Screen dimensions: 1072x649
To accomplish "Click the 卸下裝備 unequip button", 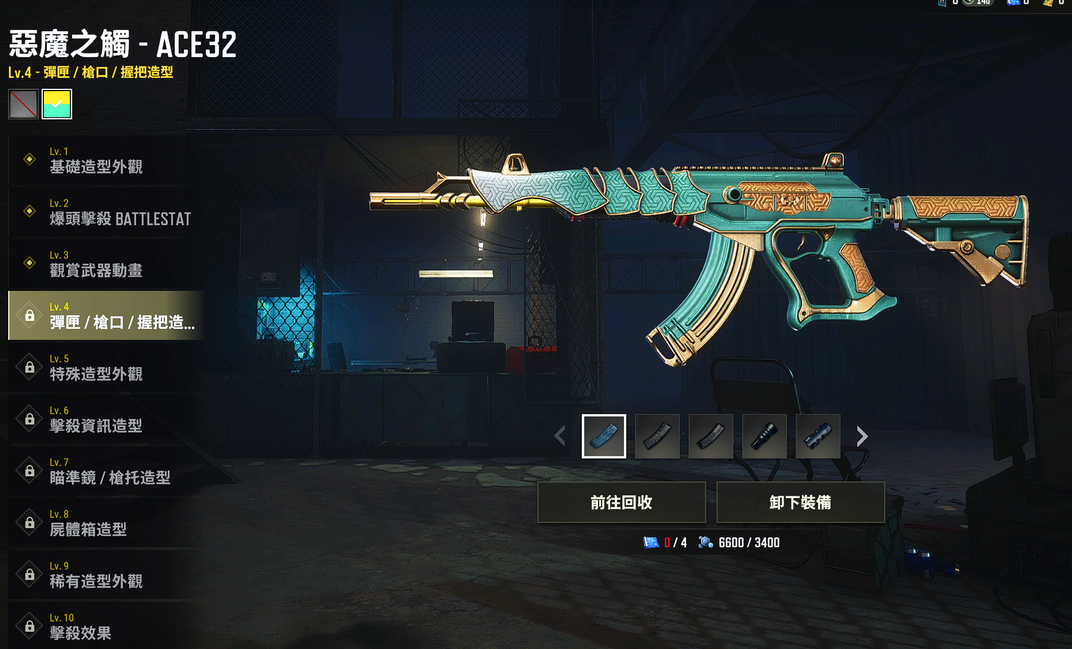I will (800, 502).
